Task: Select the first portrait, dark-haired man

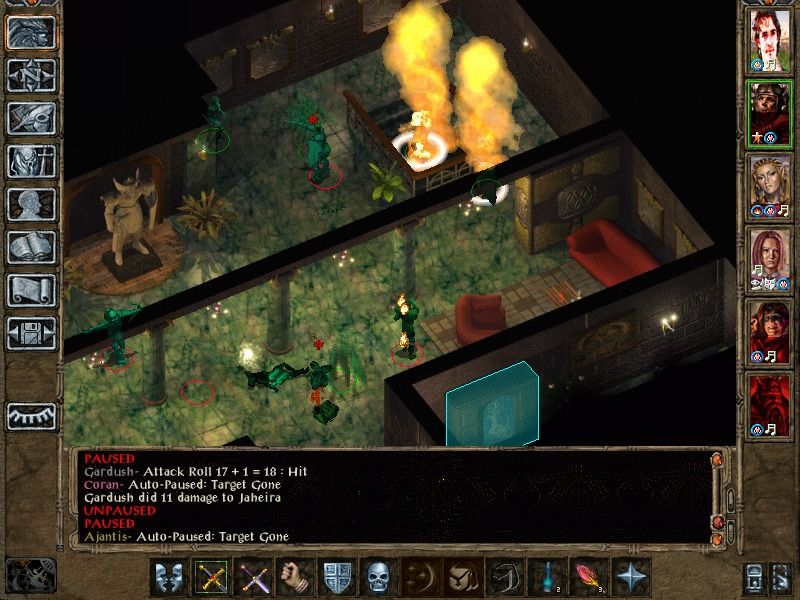Action: tap(770, 42)
